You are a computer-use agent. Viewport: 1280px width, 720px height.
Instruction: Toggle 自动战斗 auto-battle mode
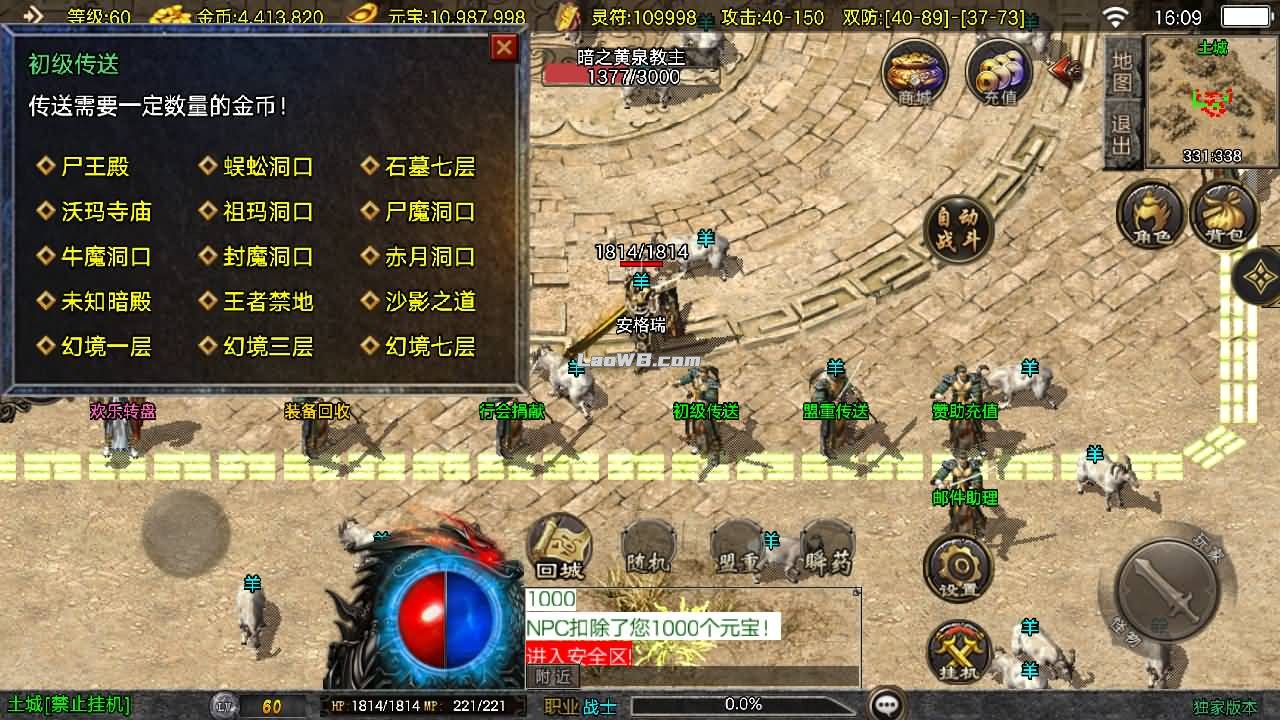pyautogui.click(x=955, y=228)
